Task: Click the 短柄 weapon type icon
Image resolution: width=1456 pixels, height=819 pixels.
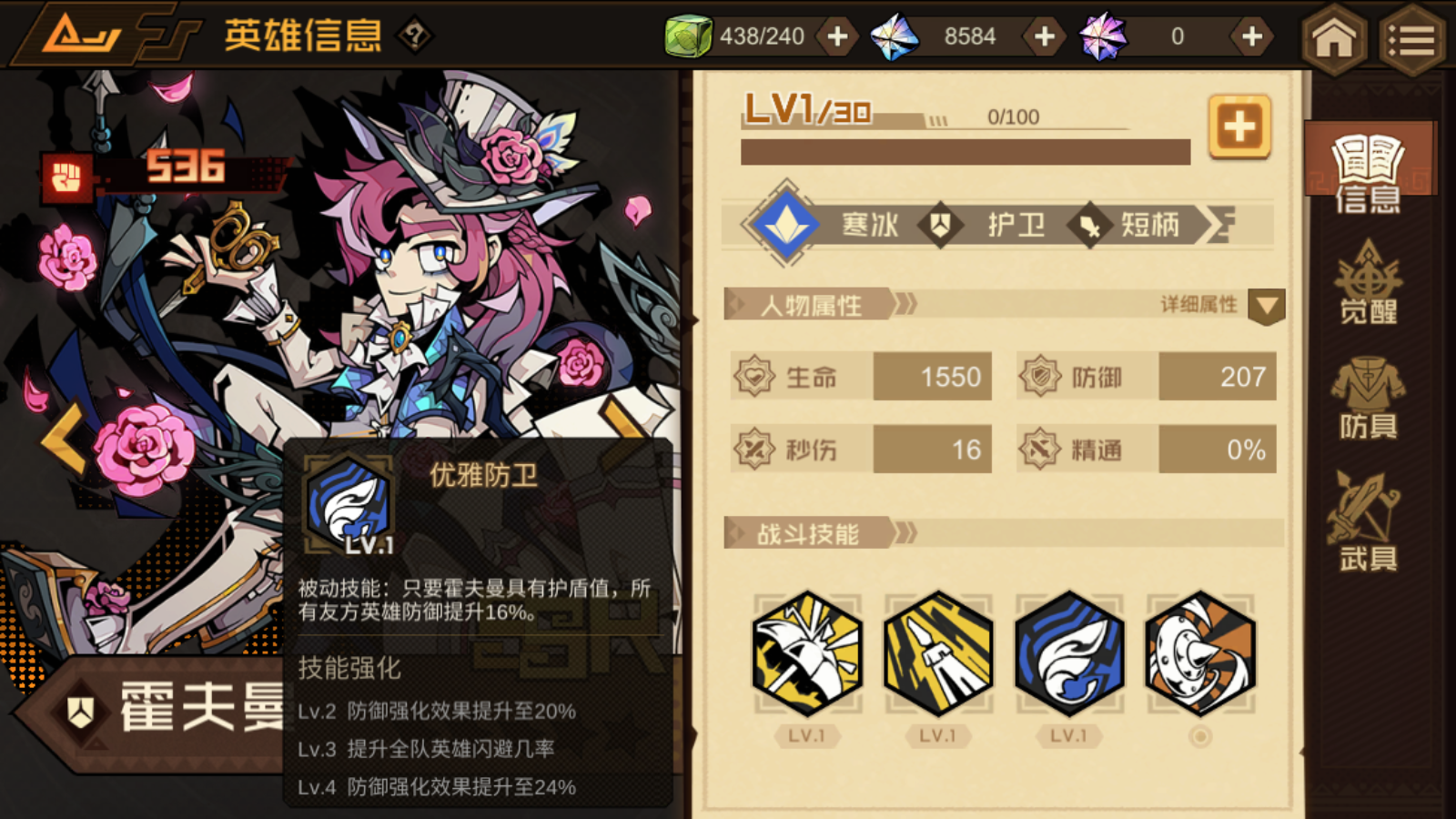Action: [x=1090, y=227]
